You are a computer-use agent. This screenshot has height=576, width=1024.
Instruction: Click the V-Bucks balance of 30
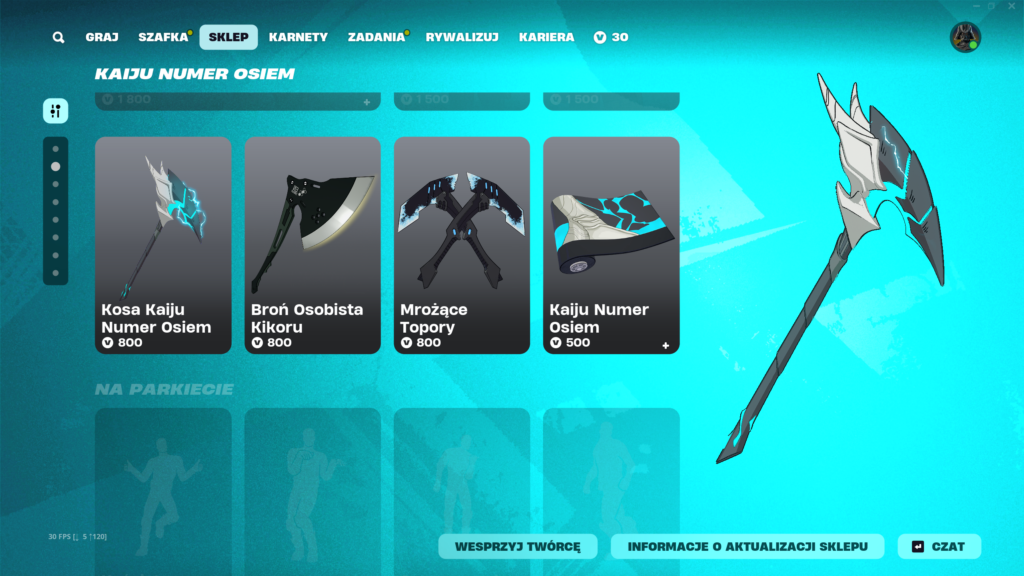click(x=611, y=38)
